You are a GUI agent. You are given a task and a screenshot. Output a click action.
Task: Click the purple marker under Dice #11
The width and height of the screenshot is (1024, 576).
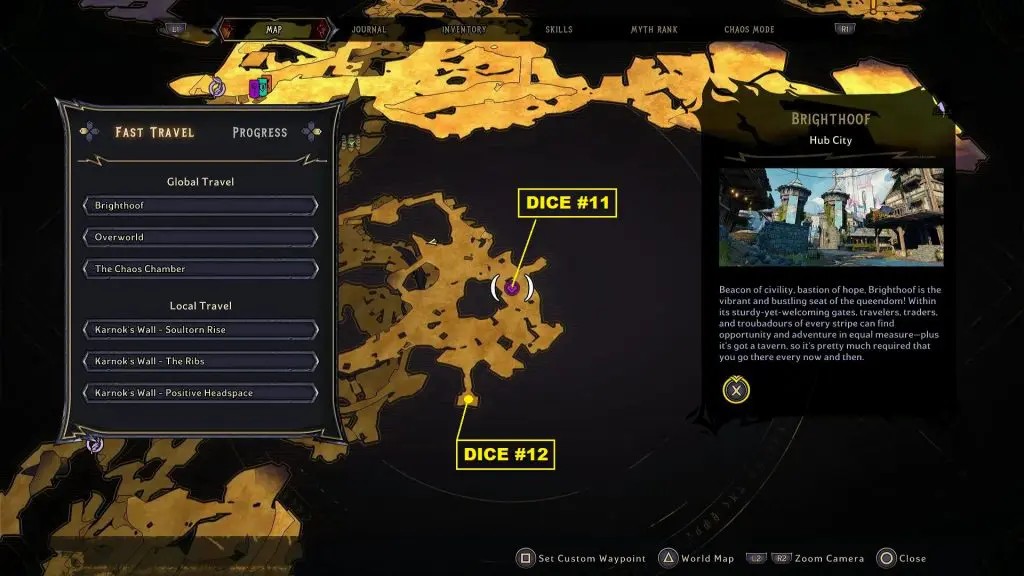point(512,288)
